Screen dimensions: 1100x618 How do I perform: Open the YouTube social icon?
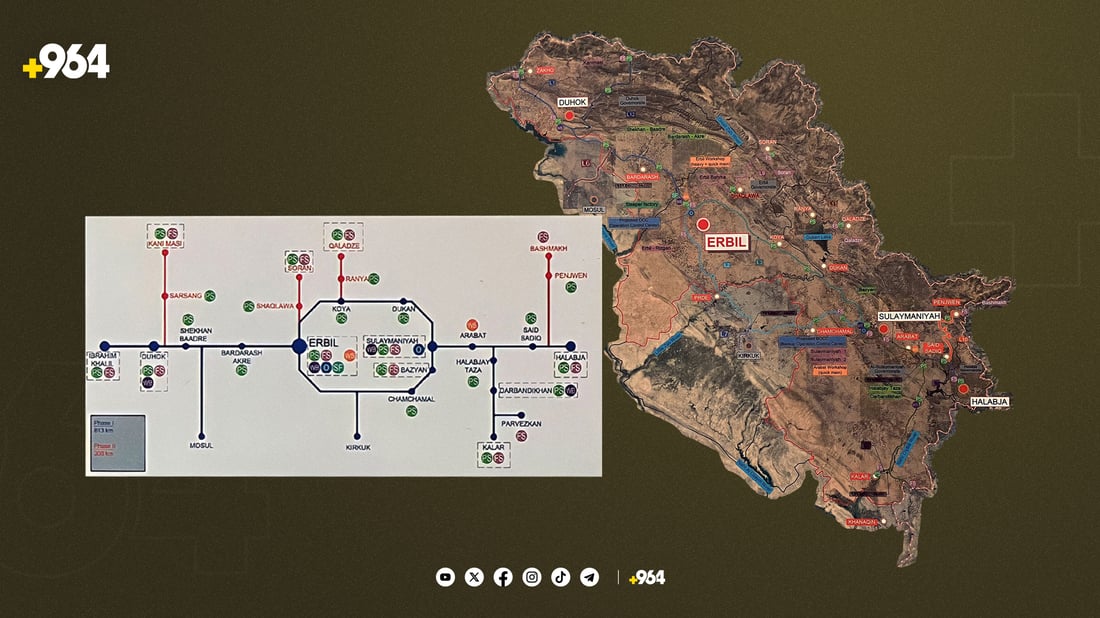click(445, 577)
